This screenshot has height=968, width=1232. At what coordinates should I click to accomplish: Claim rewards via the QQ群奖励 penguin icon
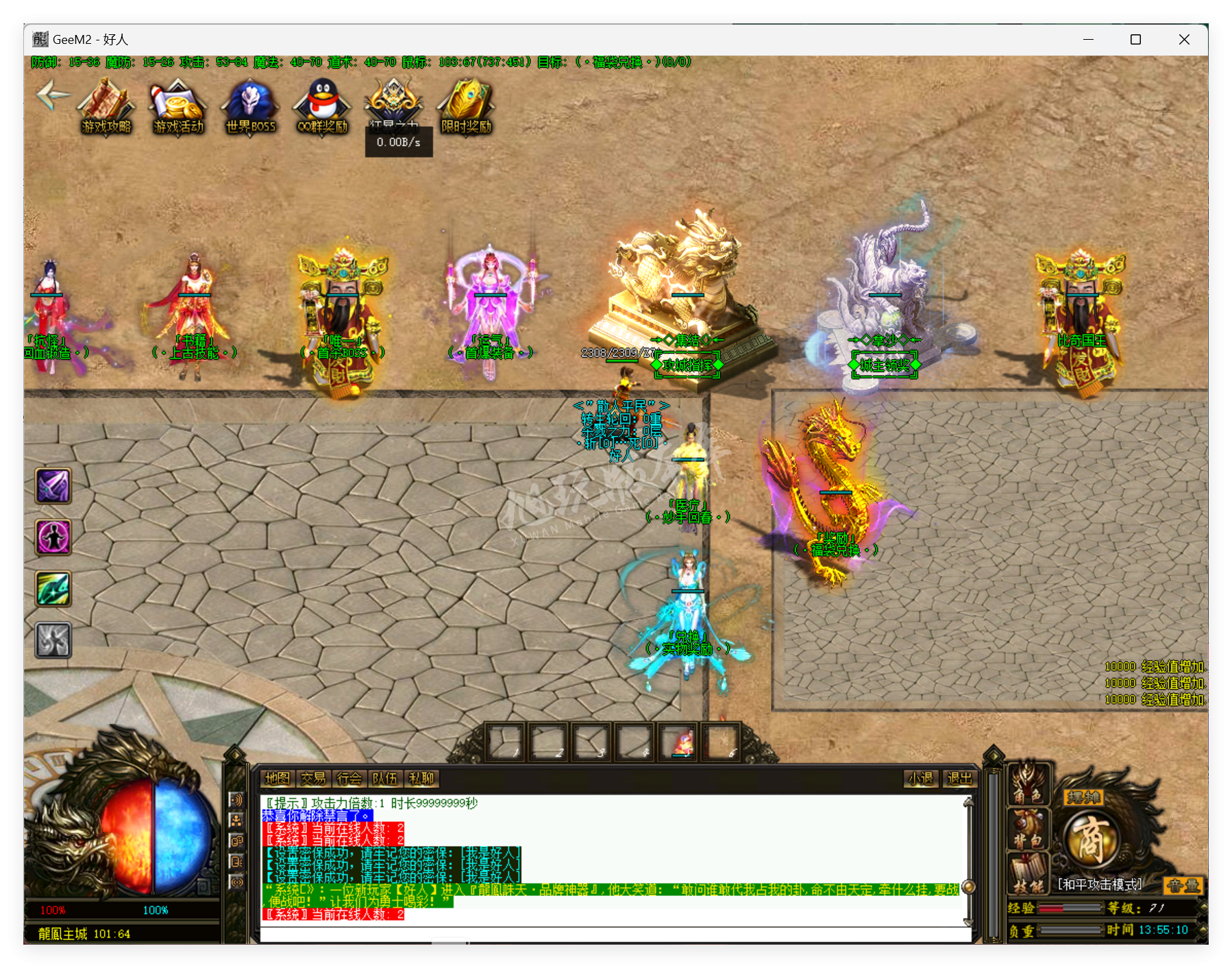tap(322, 105)
